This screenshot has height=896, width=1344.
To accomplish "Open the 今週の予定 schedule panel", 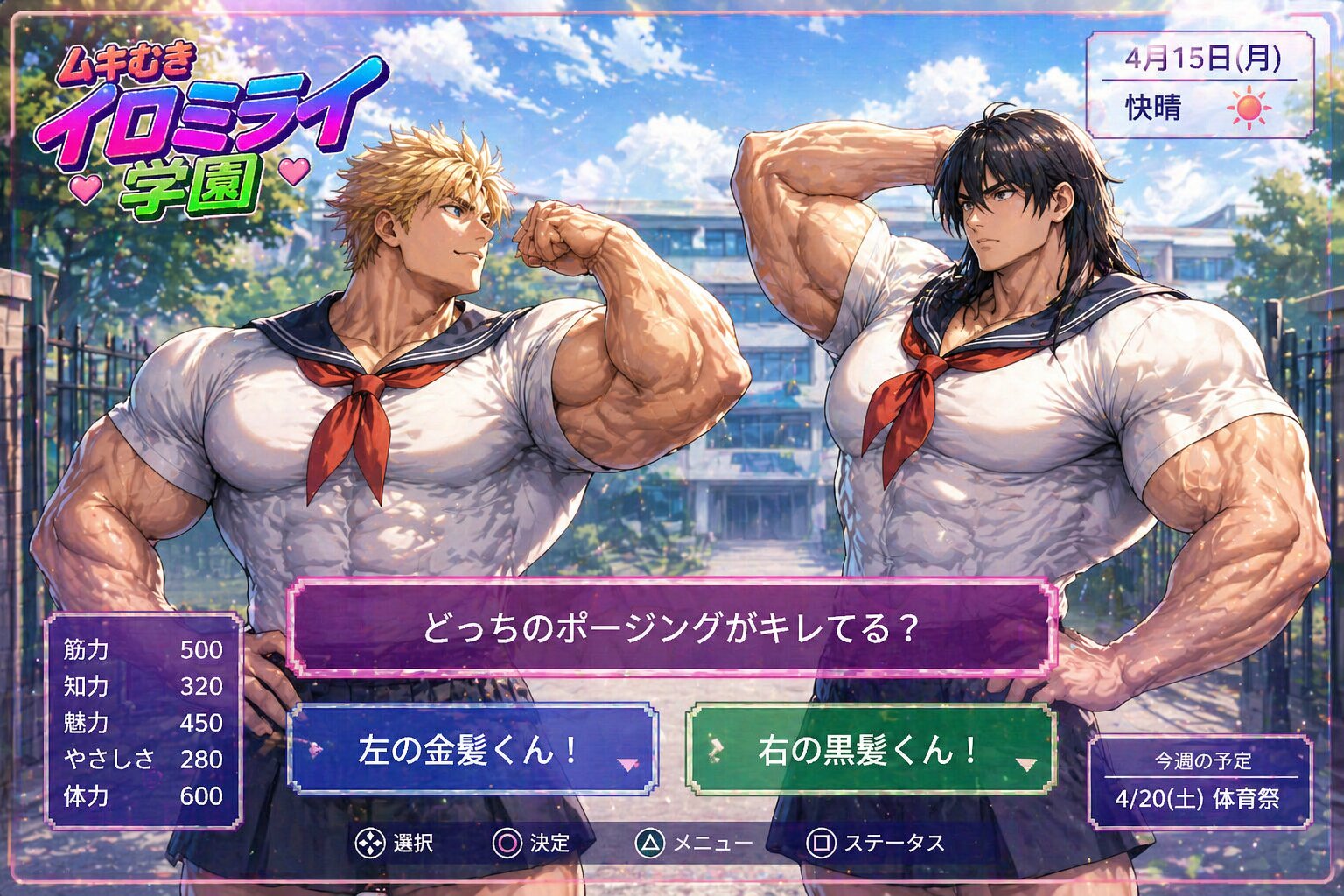I will pyautogui.click(x=1200, y=781).
